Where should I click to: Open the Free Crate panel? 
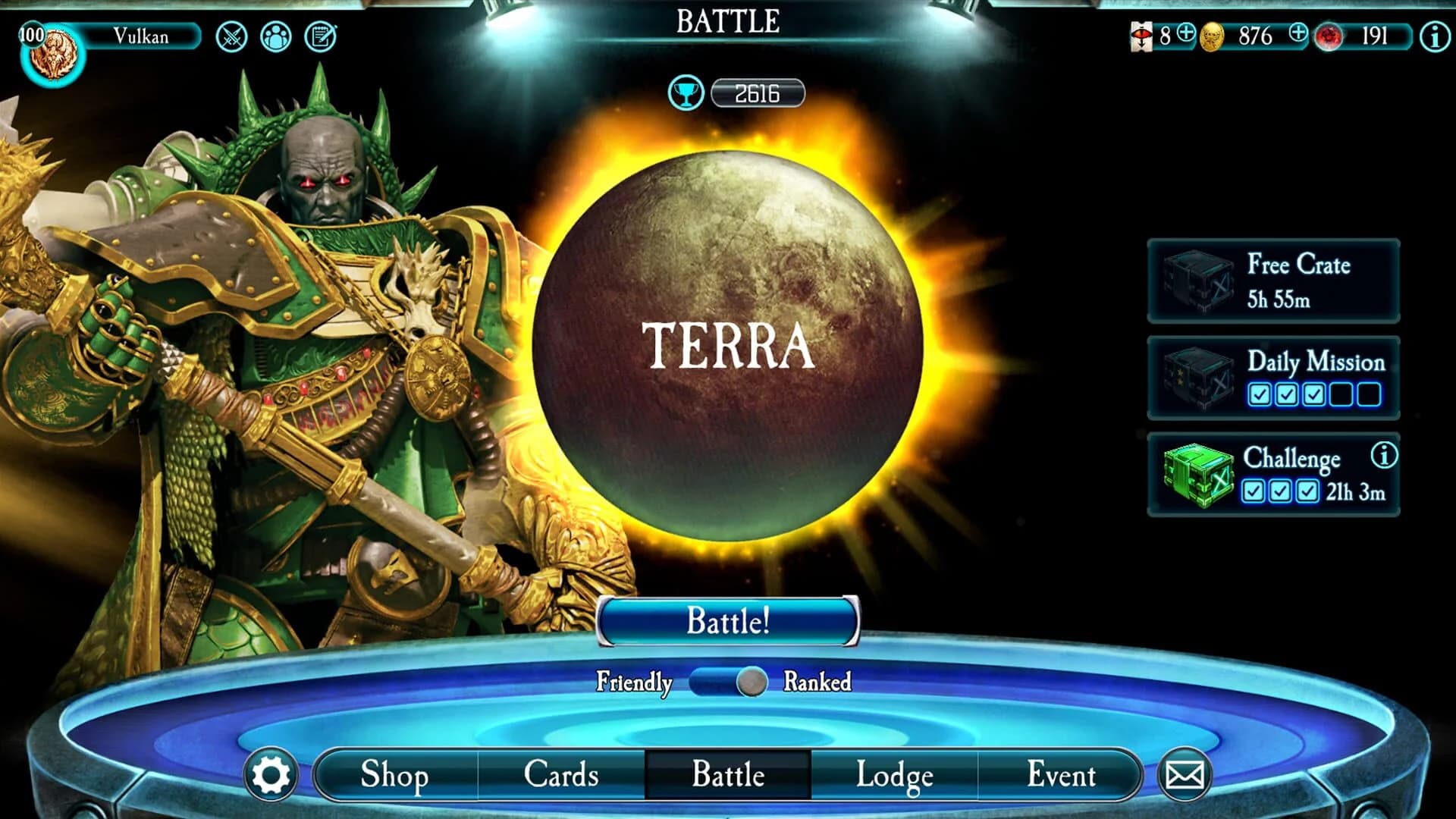point(1272,280)
